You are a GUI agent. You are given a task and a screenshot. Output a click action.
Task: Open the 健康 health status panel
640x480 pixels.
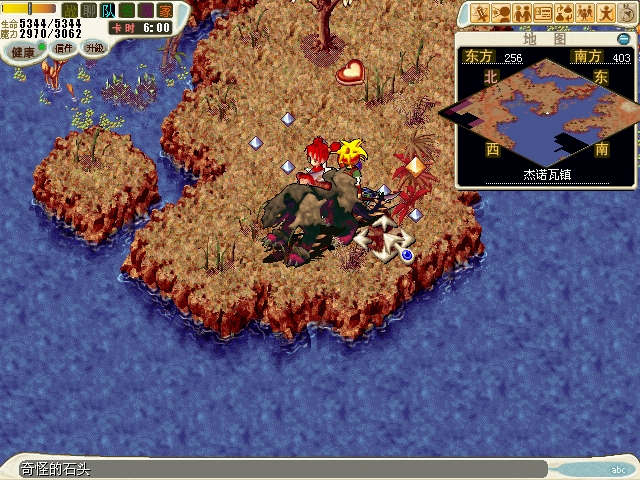21,47
